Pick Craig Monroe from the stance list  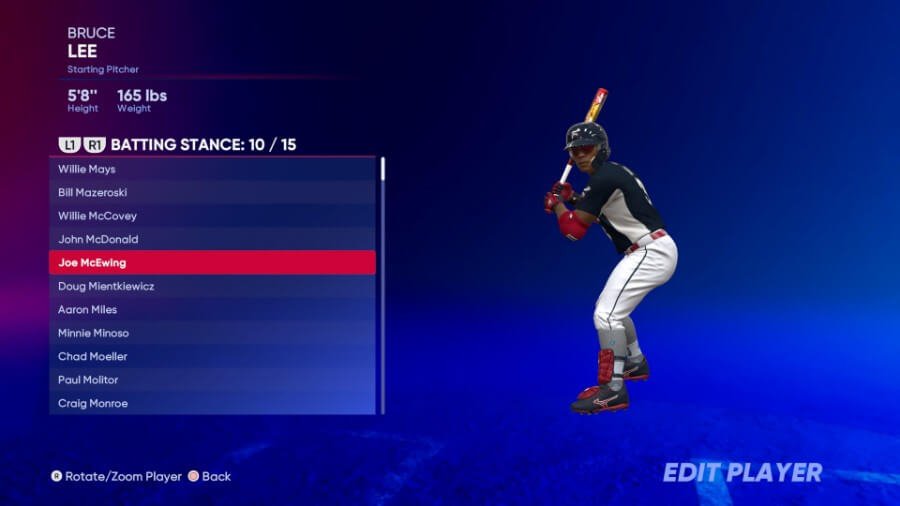[x=212, y=403]
